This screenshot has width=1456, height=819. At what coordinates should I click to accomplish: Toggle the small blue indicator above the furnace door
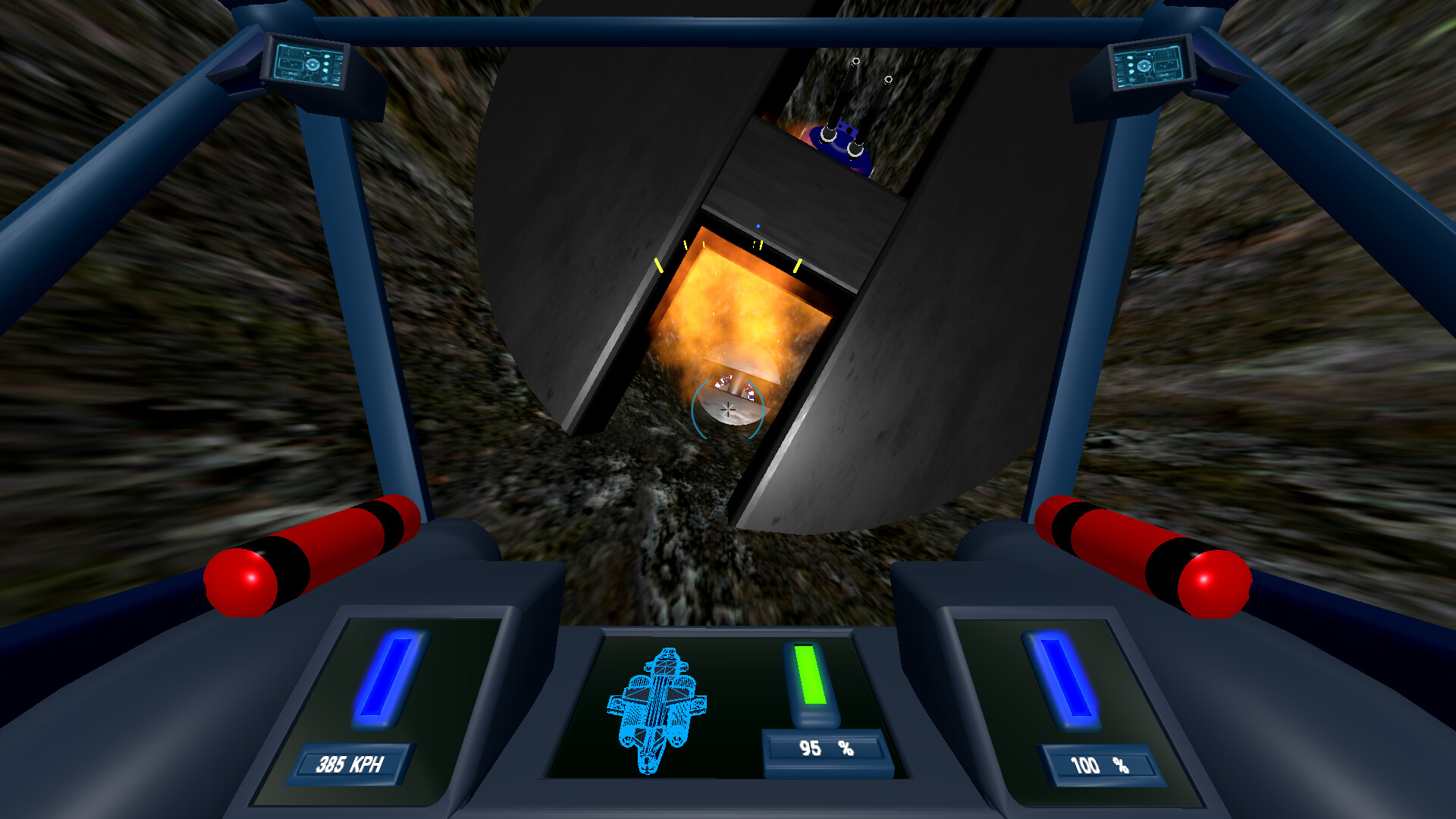tap(757, 224)
